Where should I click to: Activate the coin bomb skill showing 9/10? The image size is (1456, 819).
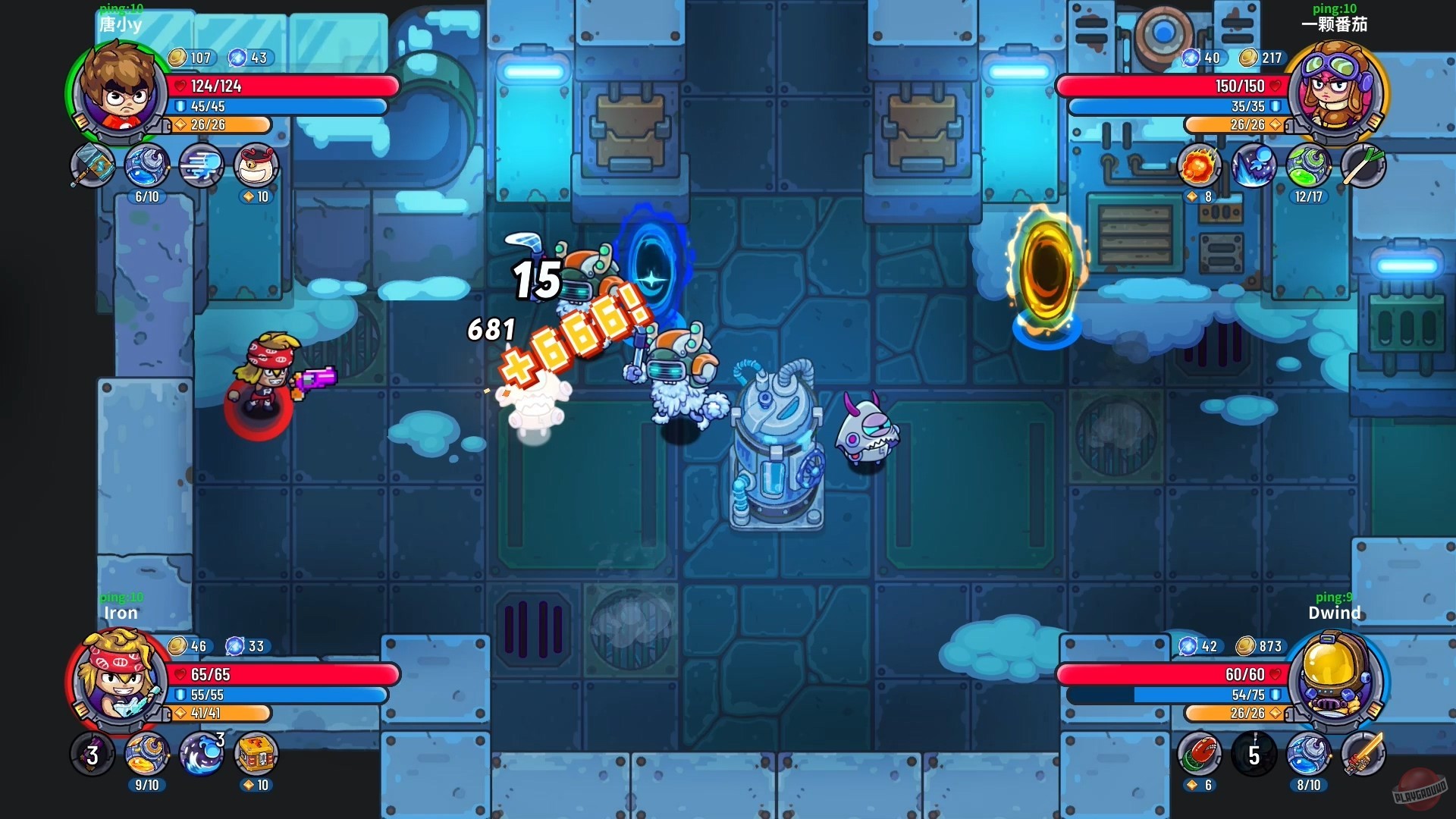click(146, 755)
